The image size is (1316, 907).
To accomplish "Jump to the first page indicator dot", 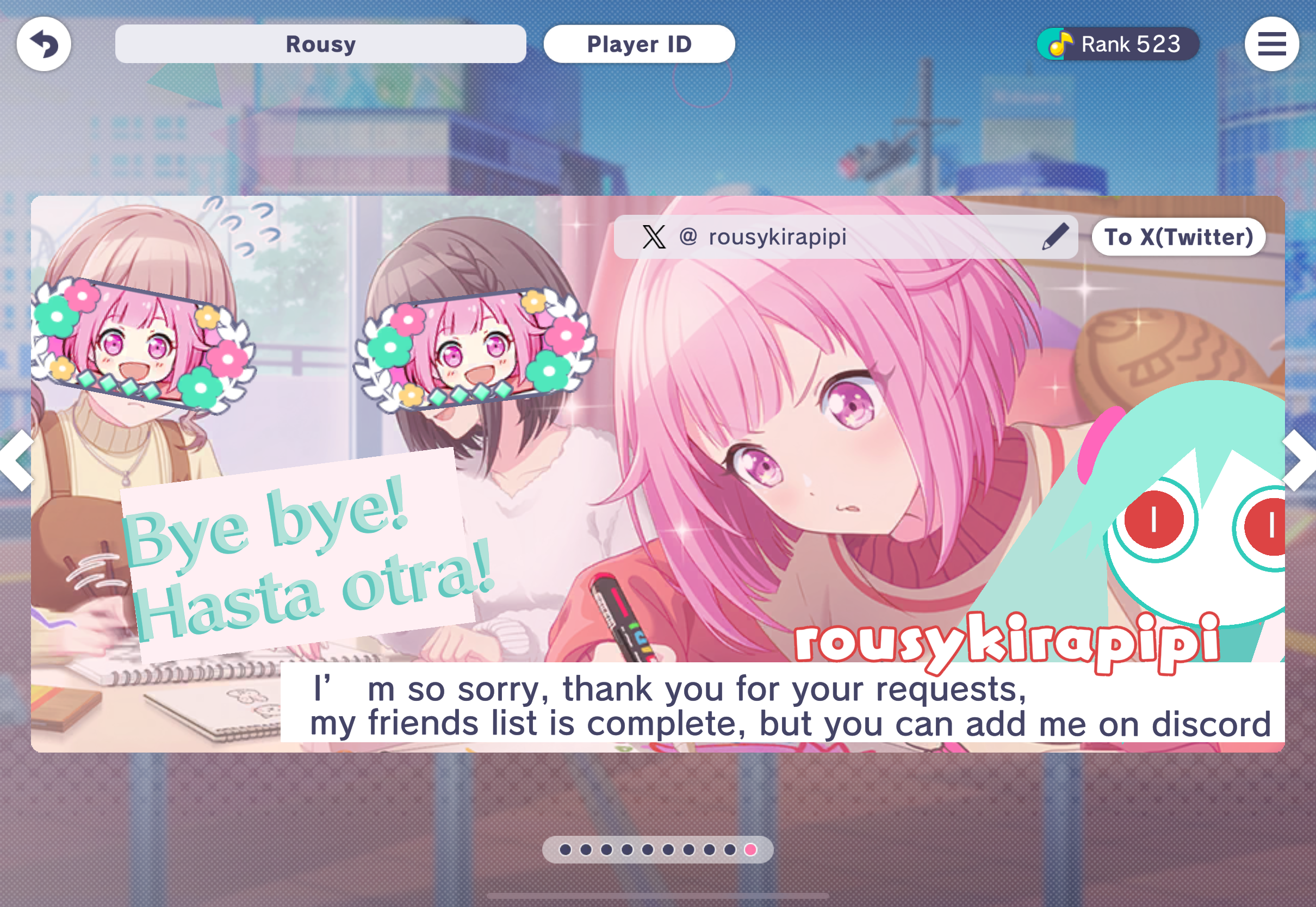I will (566, 849).
